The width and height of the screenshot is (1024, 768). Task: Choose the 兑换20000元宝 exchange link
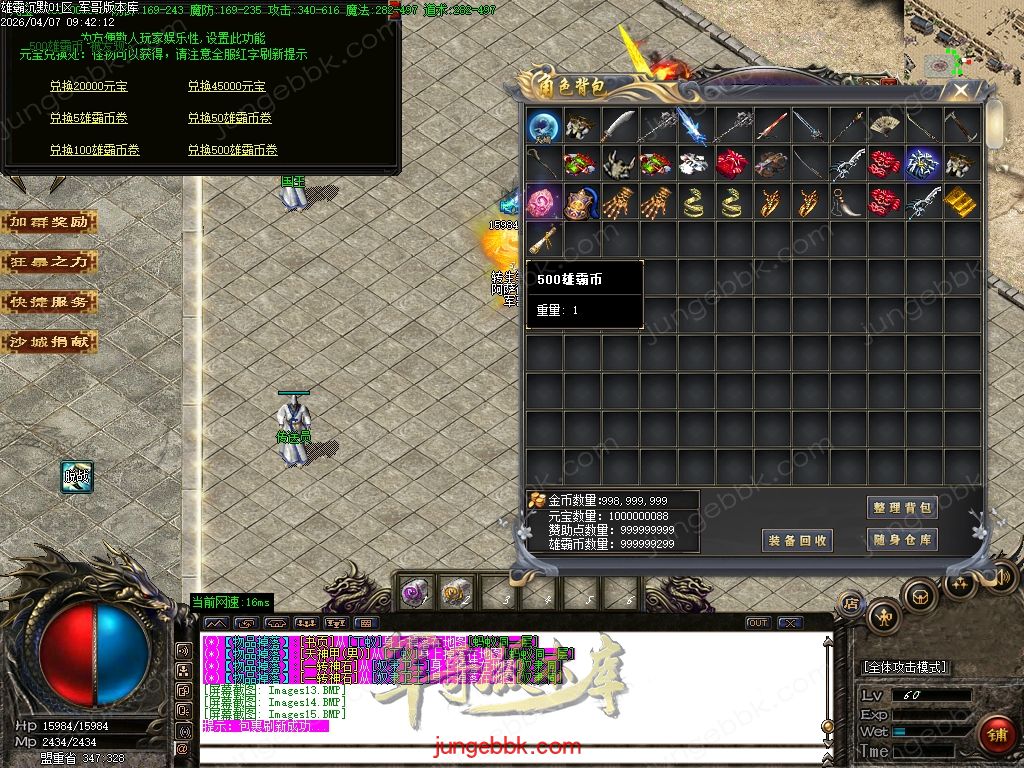(x=88, y=87)
